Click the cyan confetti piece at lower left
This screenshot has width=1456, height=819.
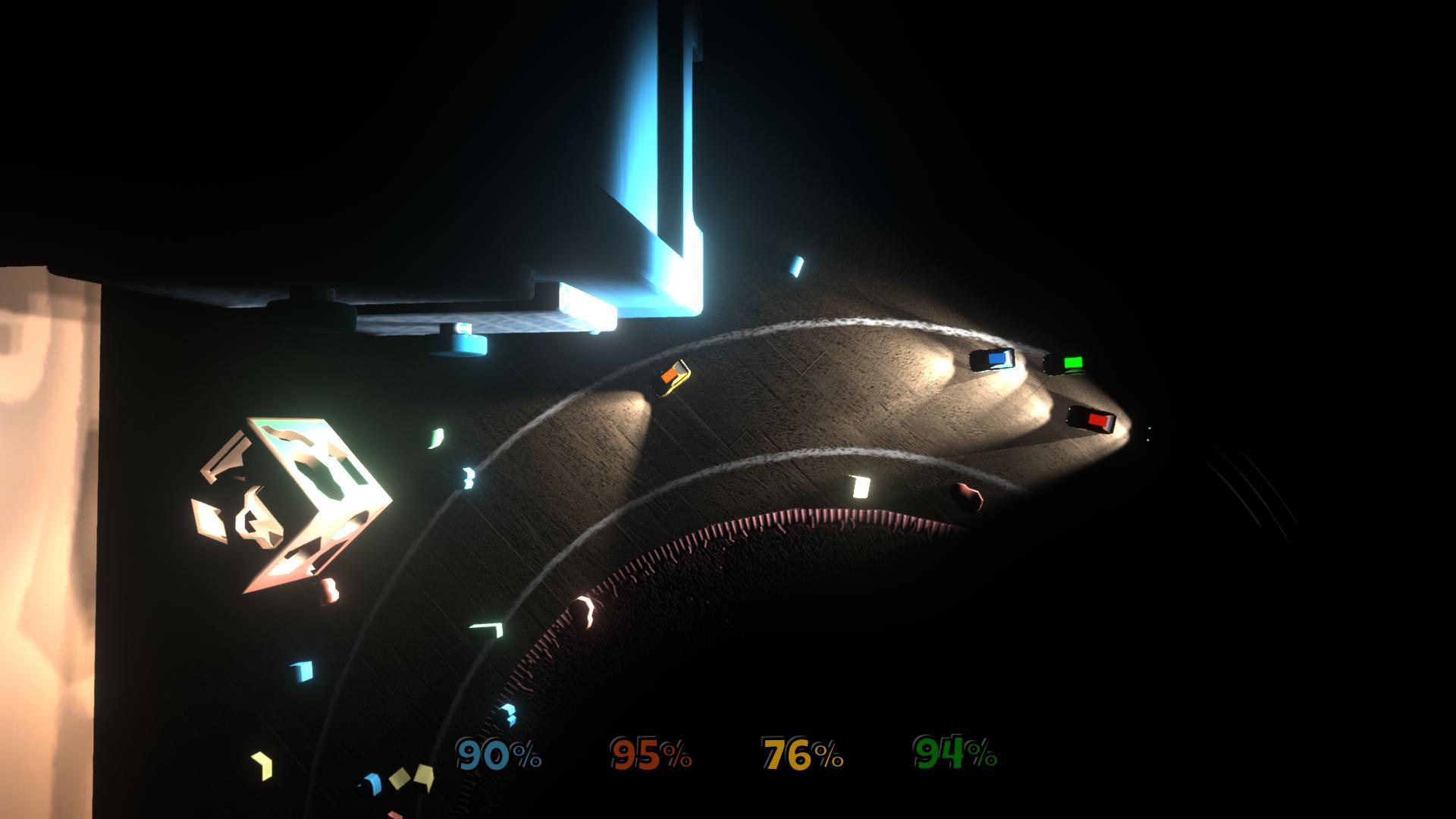click(301, 671)
